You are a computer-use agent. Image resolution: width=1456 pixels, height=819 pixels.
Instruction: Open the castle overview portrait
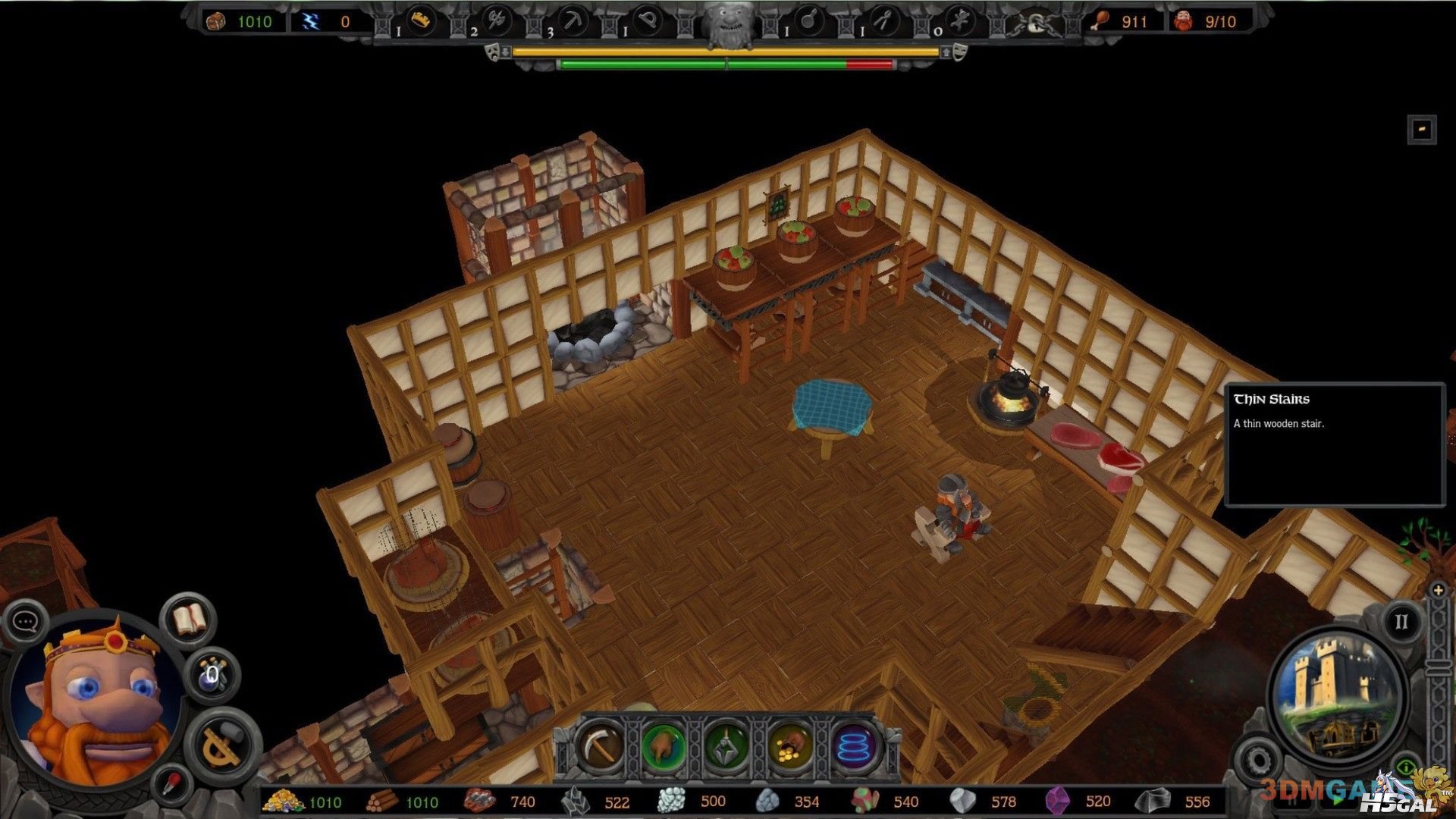click(x=1337, y=694)
